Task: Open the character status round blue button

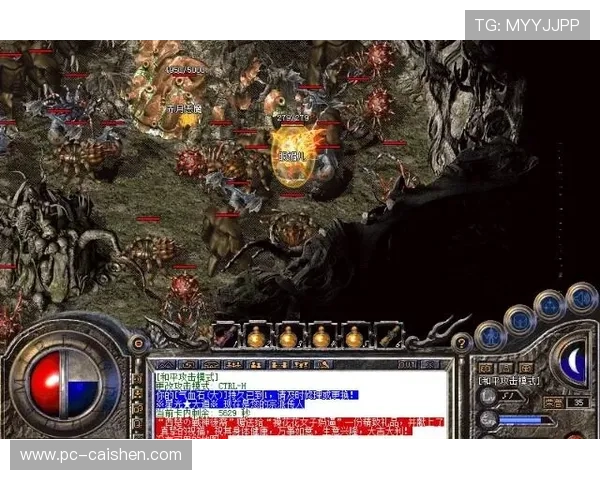Action: pos(490,336)
